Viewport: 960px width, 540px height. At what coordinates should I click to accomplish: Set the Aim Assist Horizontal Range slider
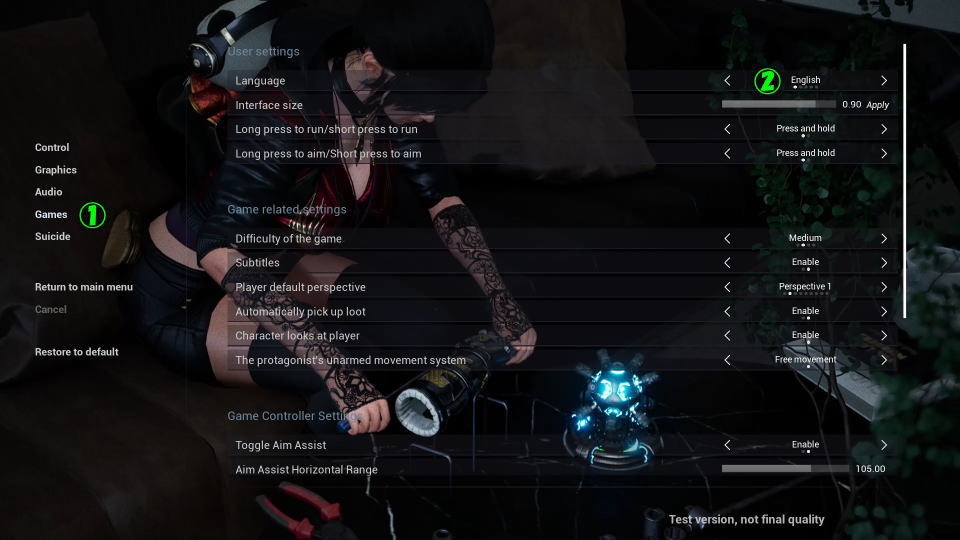pyautogui.click(x=778, y=468)
